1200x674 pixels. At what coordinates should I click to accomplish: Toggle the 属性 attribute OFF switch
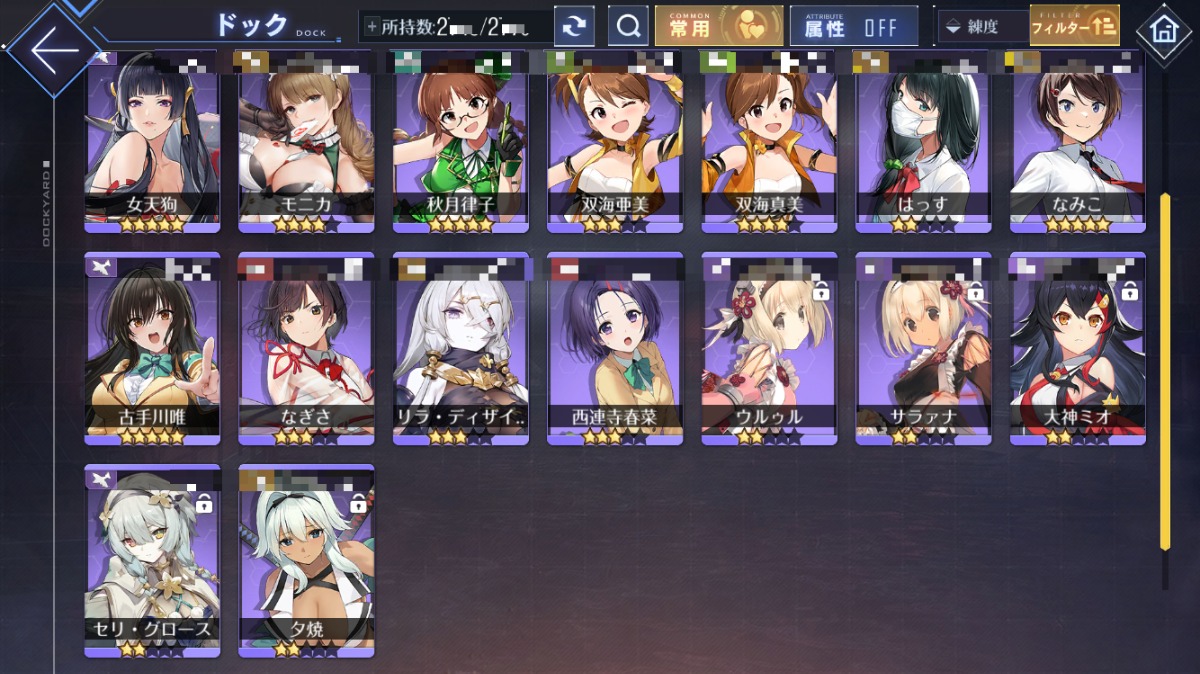tap(854, 27)
